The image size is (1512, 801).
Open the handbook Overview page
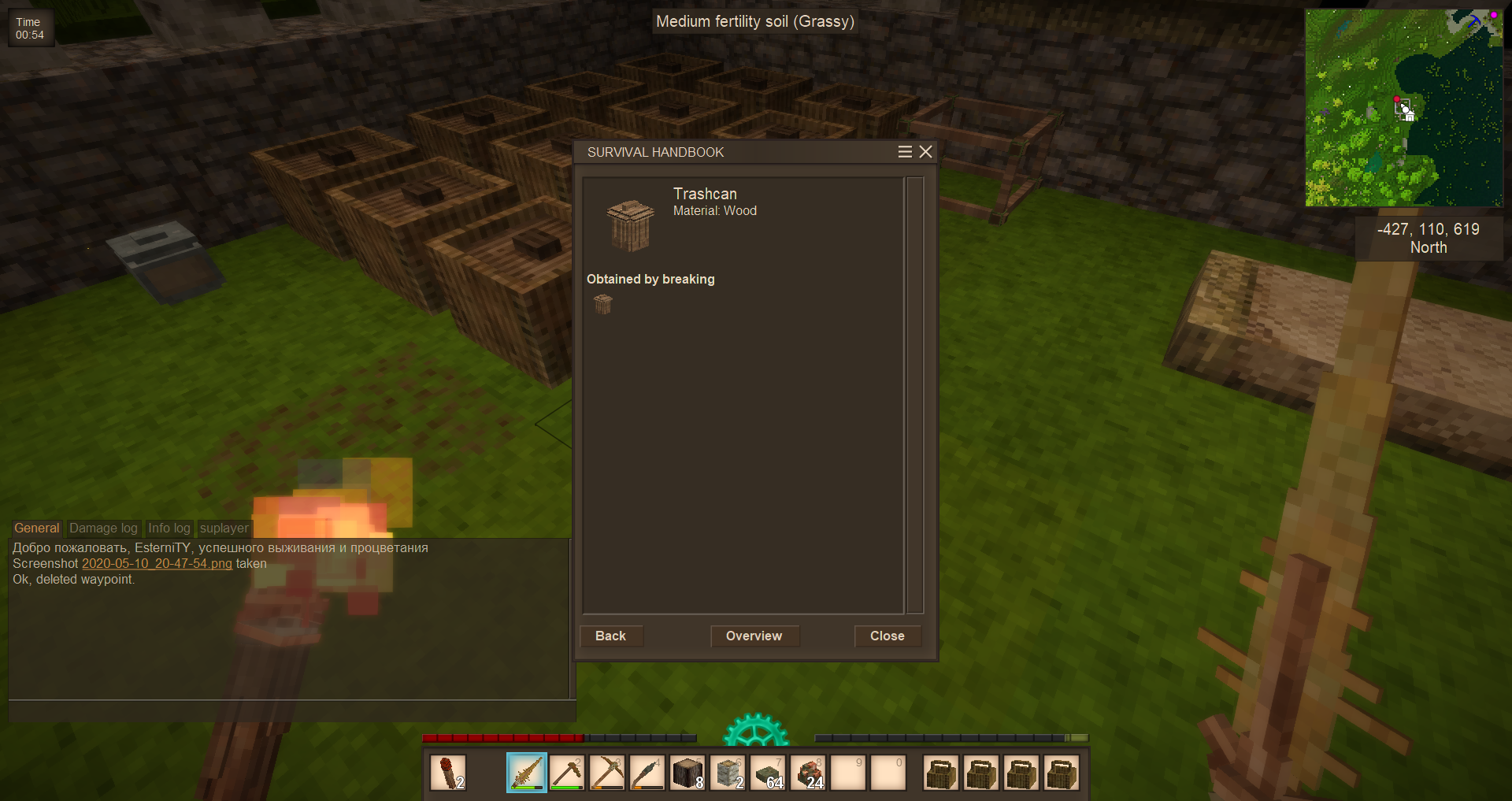(x=754, y=636)
